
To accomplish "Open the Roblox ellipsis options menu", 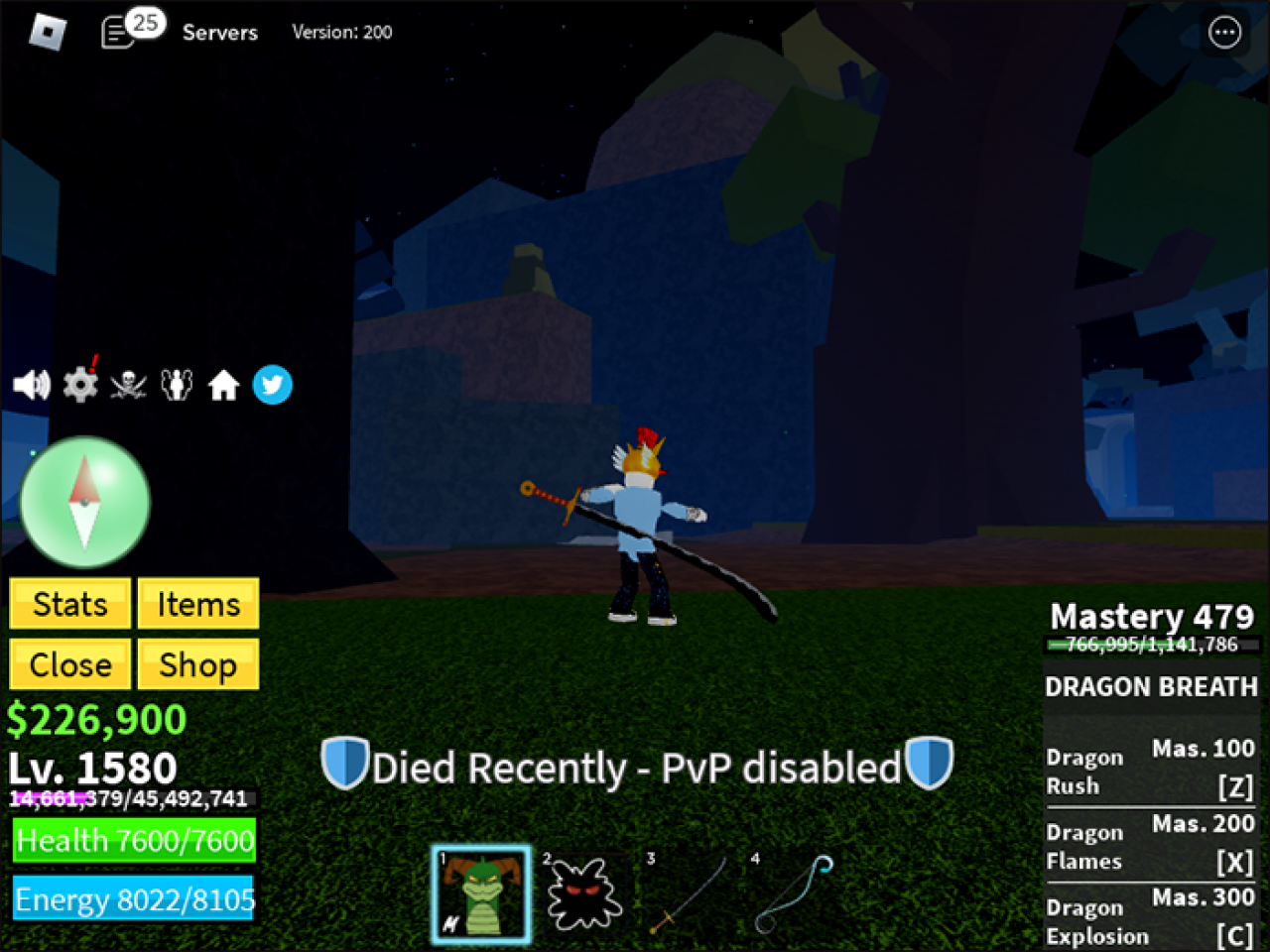I will (x=1224, y=32).
